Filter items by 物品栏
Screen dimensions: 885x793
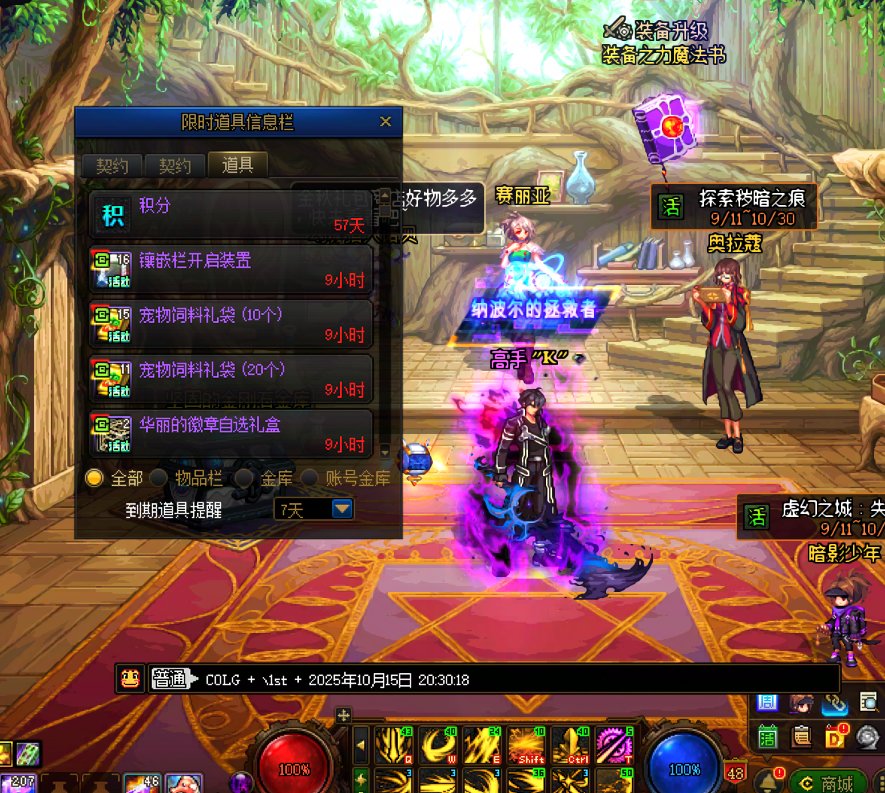tap(158, 478)
